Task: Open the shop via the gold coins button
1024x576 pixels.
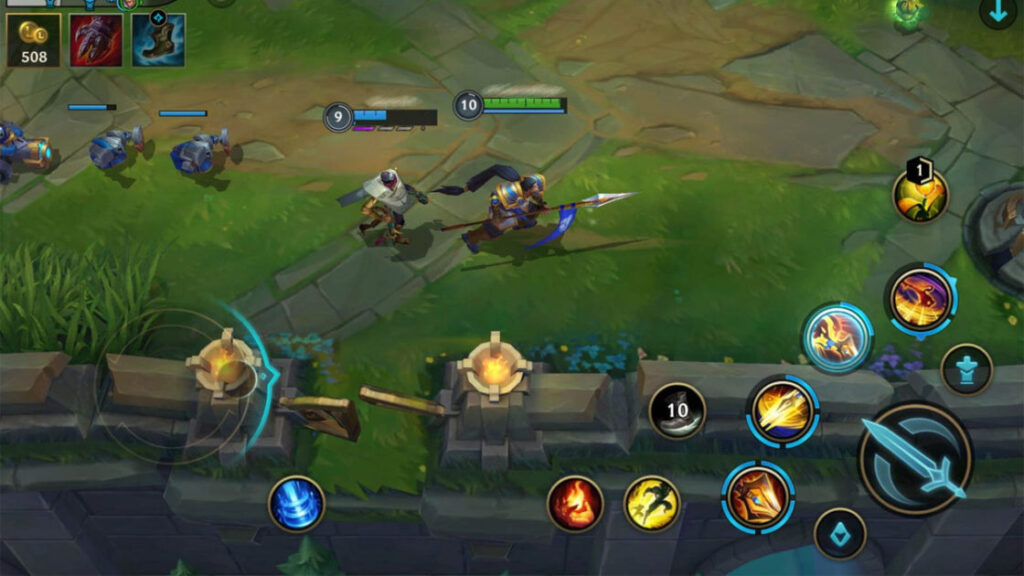Action: 34,40
